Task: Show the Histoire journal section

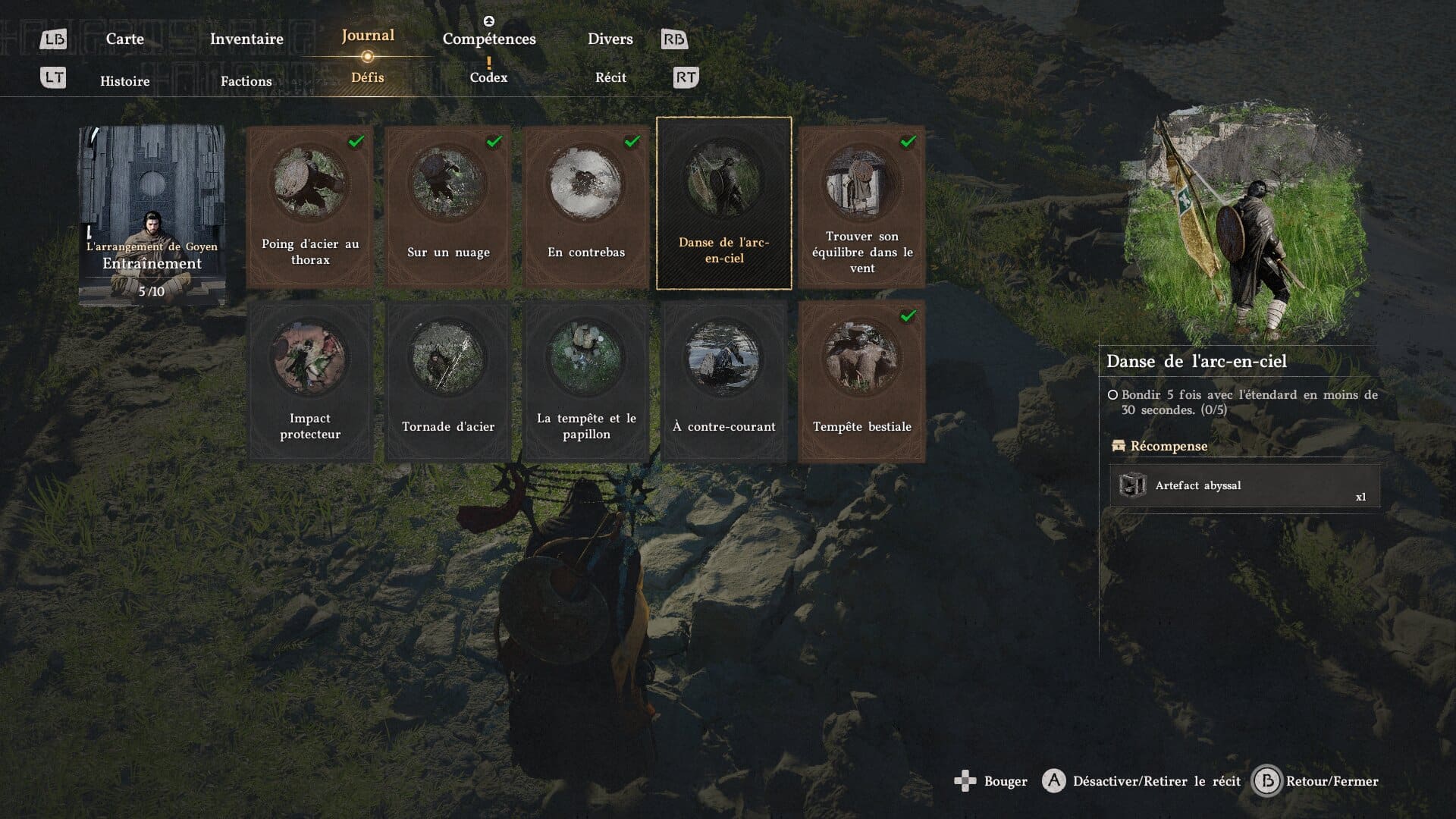Action: point(124,80)
